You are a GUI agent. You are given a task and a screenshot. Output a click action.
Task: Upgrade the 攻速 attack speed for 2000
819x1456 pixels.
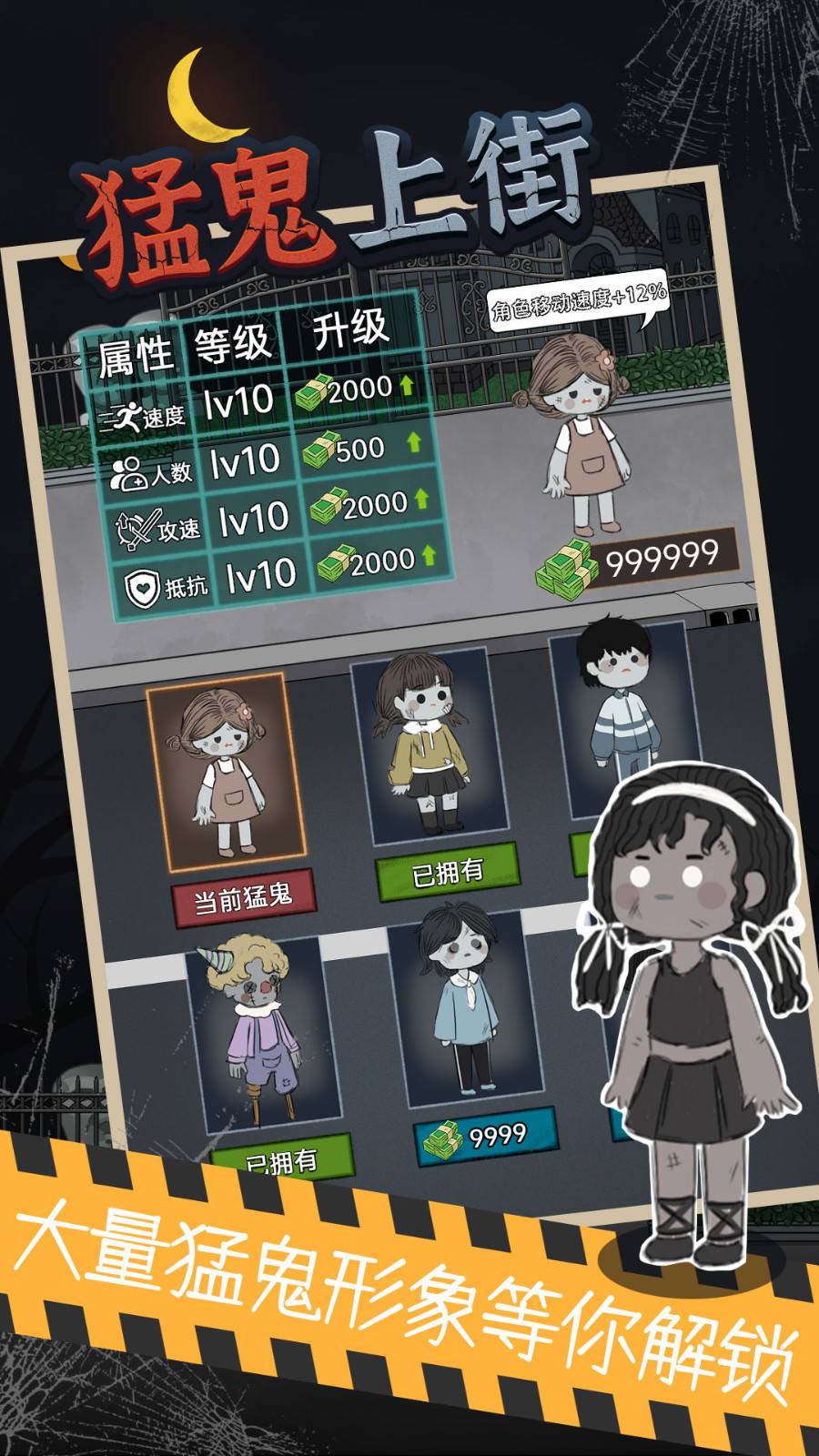coord(370,504)
